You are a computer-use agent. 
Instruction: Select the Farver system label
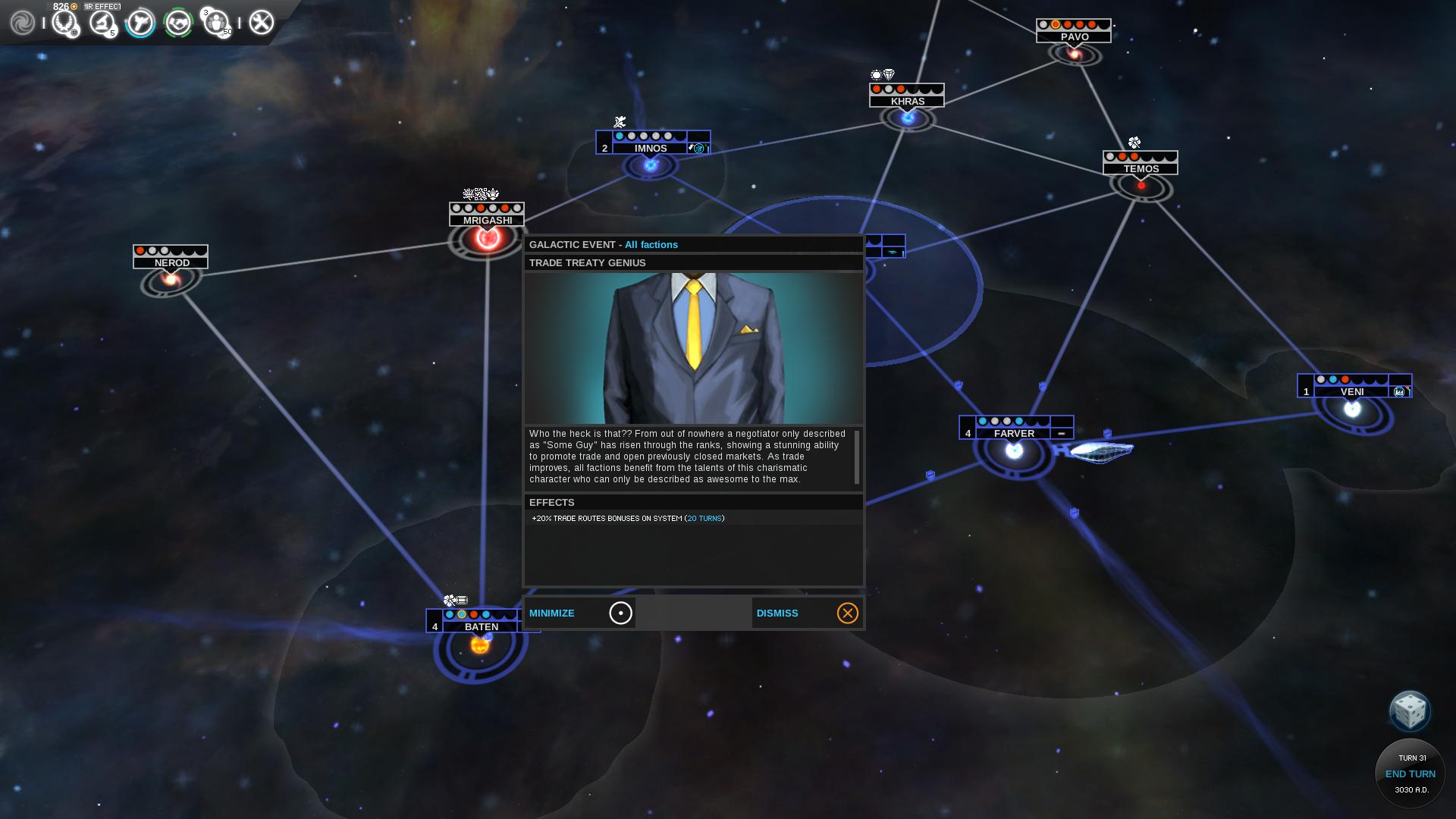(1014, 434)
